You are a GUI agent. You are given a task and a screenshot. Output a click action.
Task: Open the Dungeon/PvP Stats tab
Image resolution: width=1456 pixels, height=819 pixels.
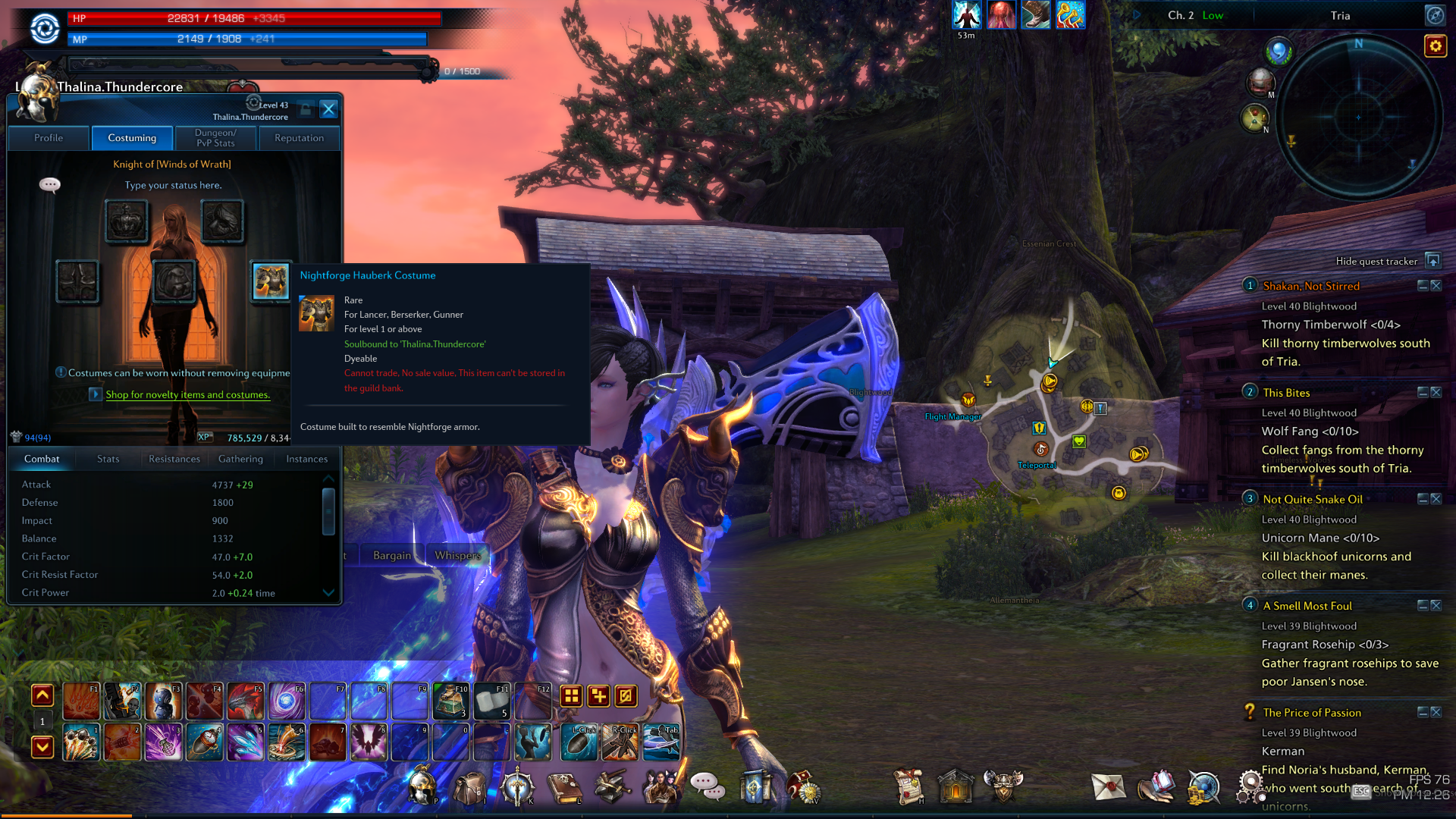(215, 138)
